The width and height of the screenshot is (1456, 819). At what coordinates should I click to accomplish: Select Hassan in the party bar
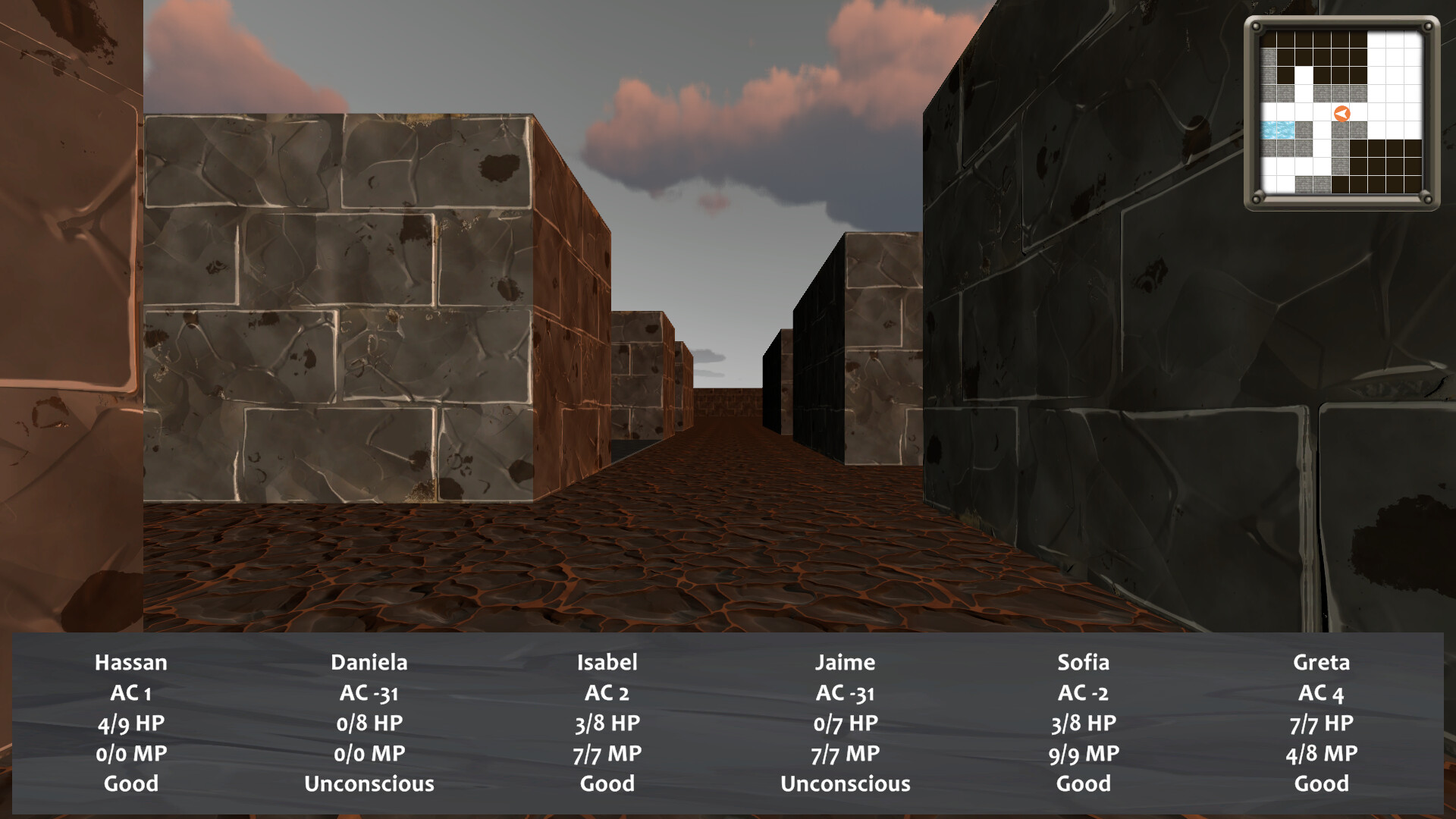coord(131,662)
